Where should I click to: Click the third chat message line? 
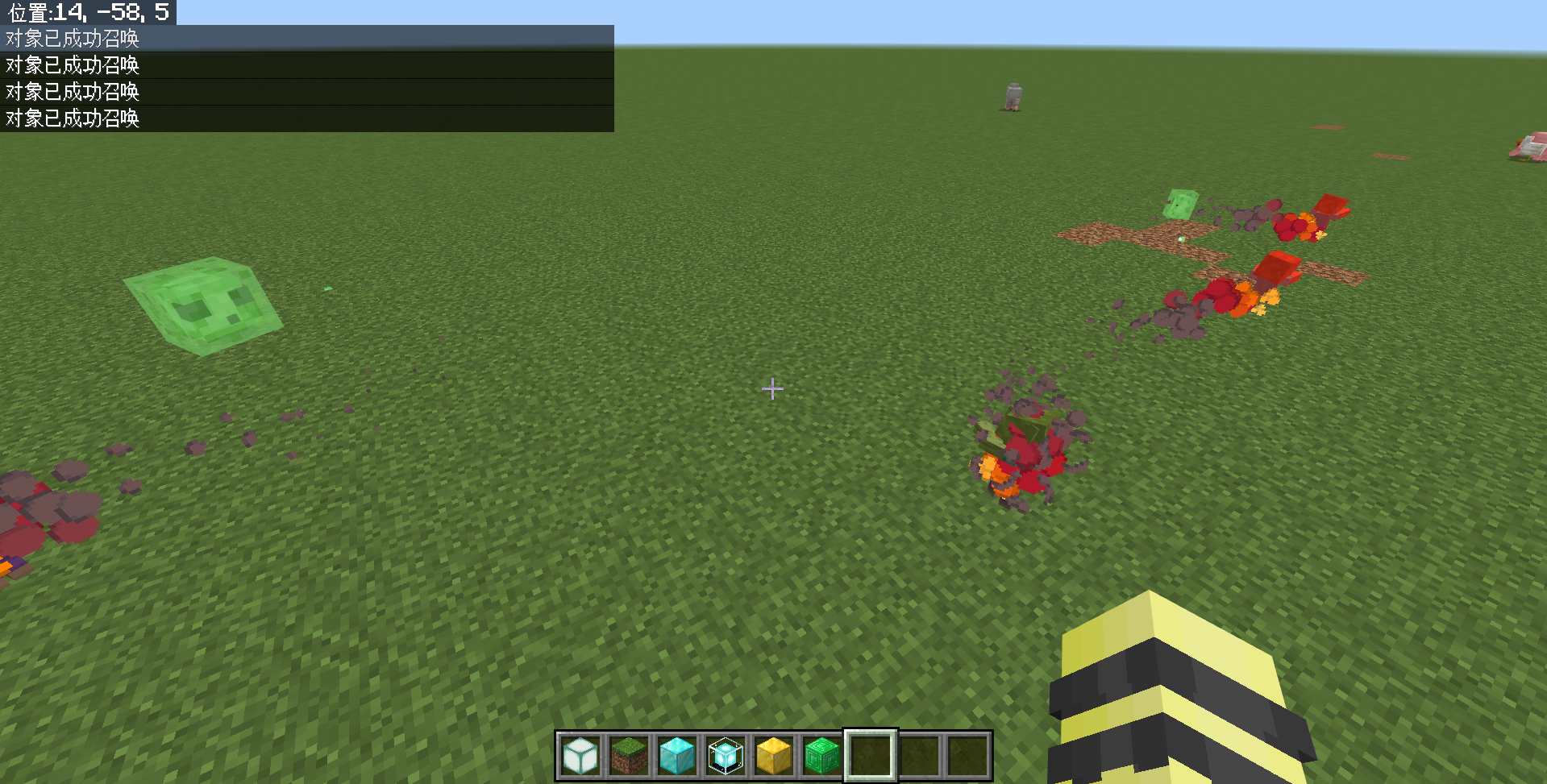[x=72, y=92]
